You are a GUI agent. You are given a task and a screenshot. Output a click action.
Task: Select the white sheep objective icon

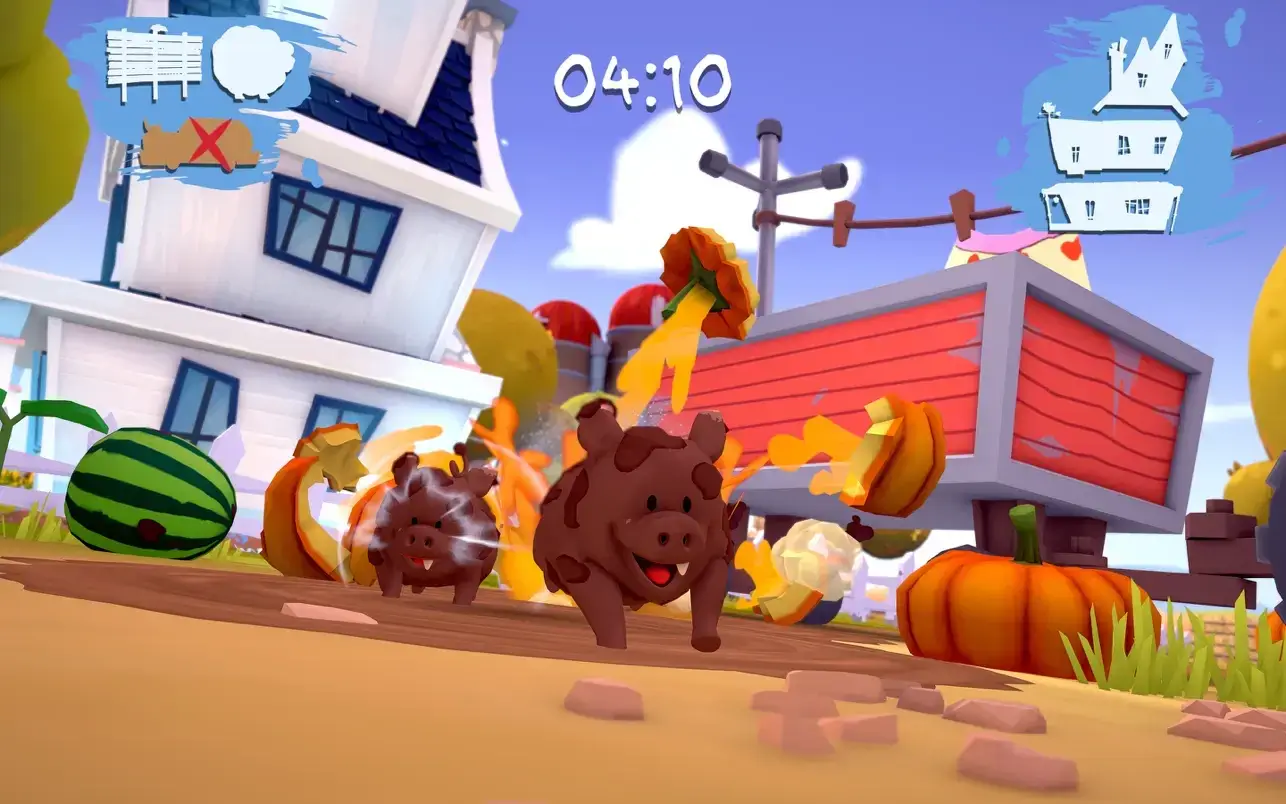[x=254, y=61]
